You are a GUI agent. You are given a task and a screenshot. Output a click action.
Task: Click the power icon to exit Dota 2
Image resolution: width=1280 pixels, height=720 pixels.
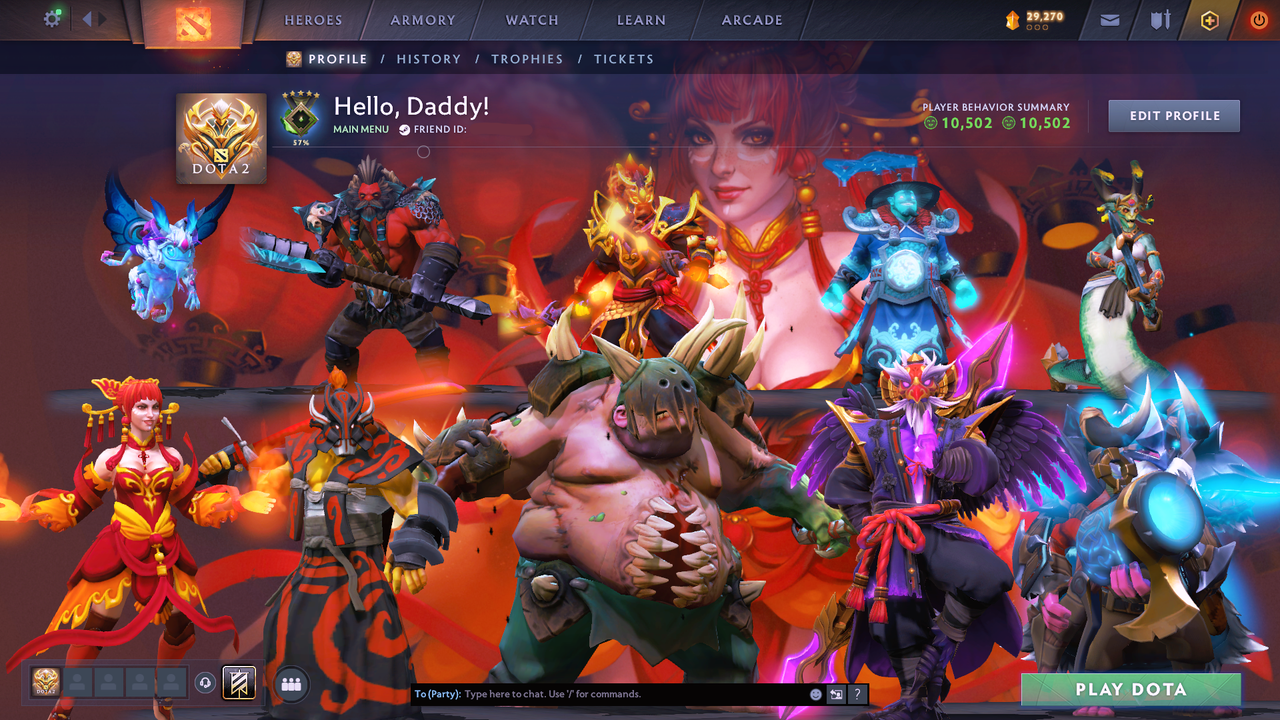coord(1258,19)
